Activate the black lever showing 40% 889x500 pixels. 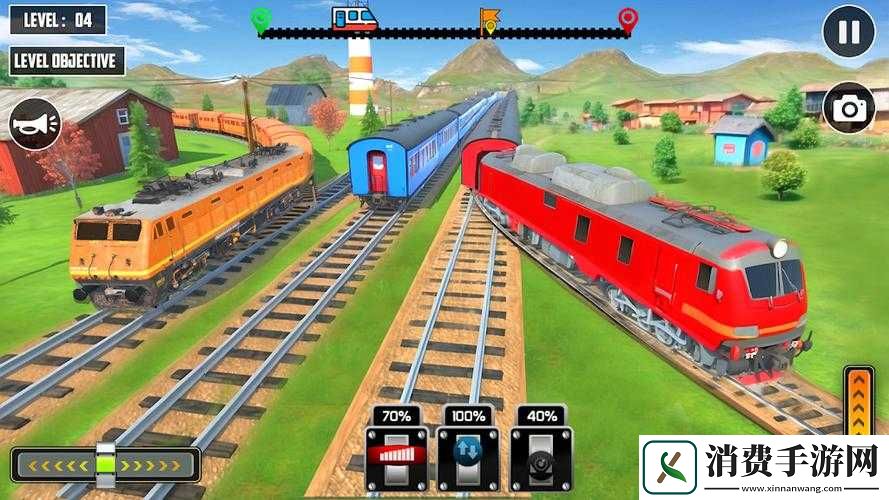tap(540, 457)
